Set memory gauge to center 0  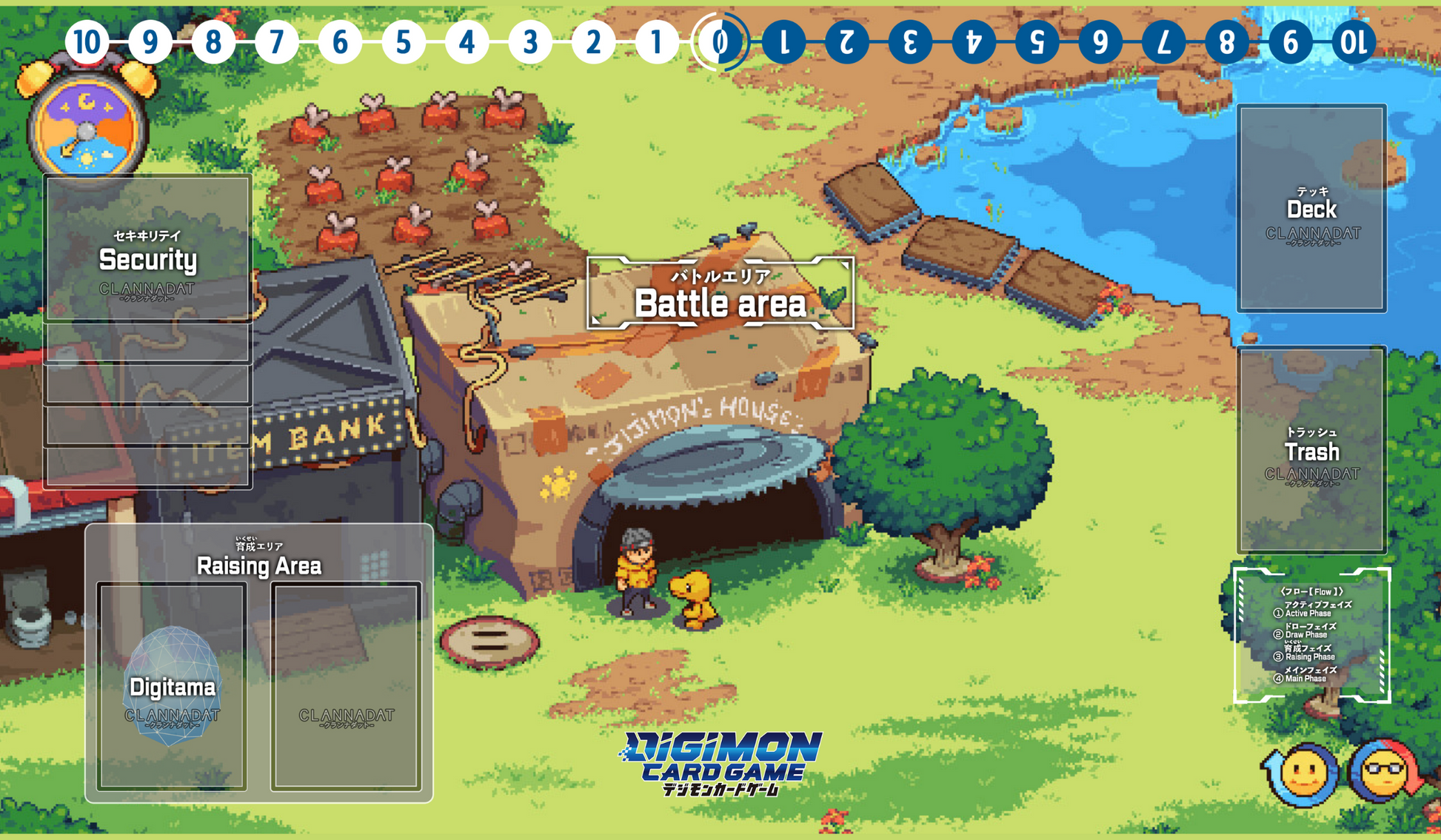click(x=720, y=42)
